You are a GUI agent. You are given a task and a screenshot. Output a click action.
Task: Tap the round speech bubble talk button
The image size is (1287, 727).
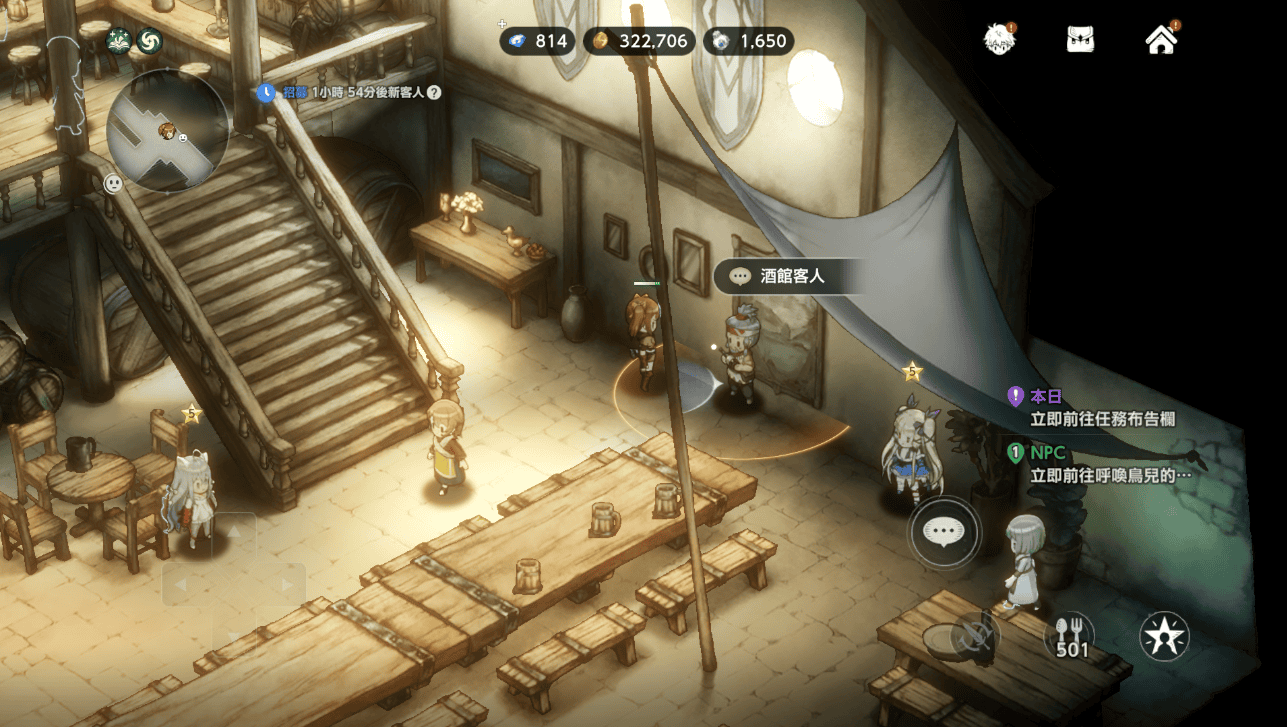coord(943,532)
